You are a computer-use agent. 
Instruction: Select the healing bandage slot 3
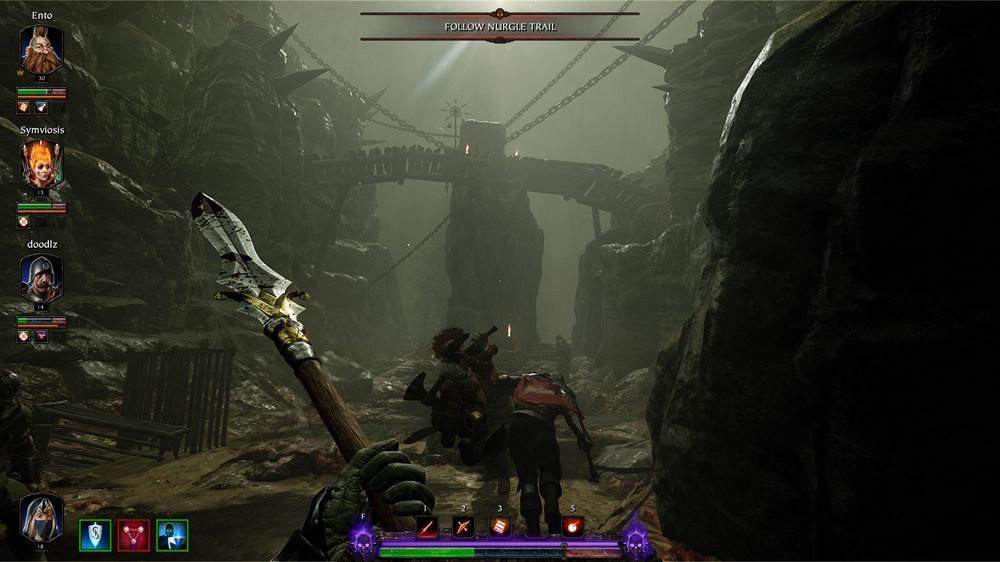coord(499,527)
